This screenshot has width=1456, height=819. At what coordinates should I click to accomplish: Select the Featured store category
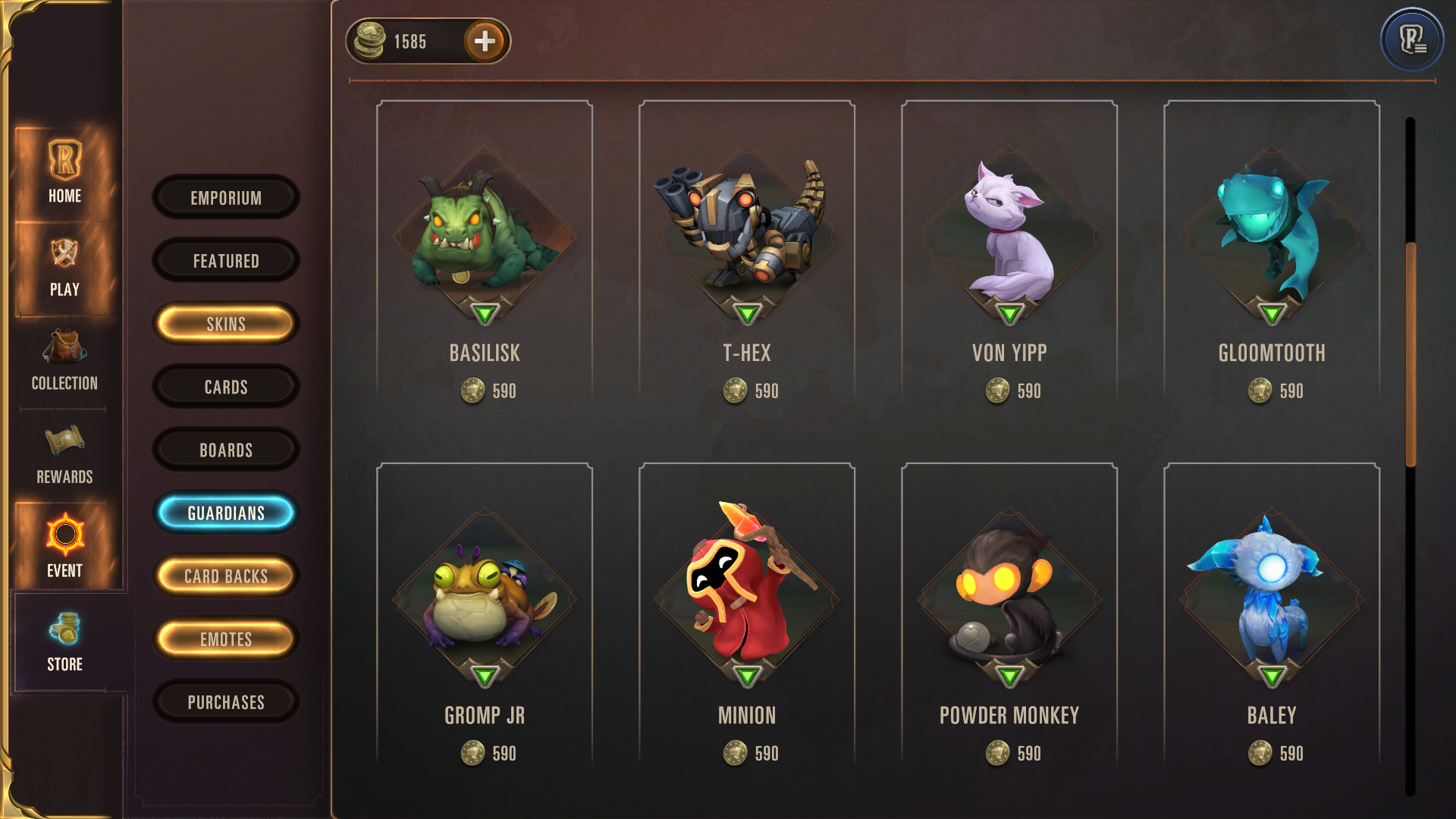coord(226,261)
